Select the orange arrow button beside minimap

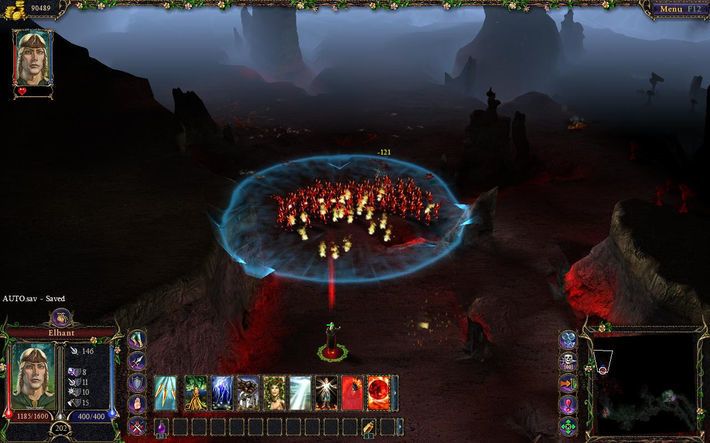pyautogui.click(x=567, y=382)
